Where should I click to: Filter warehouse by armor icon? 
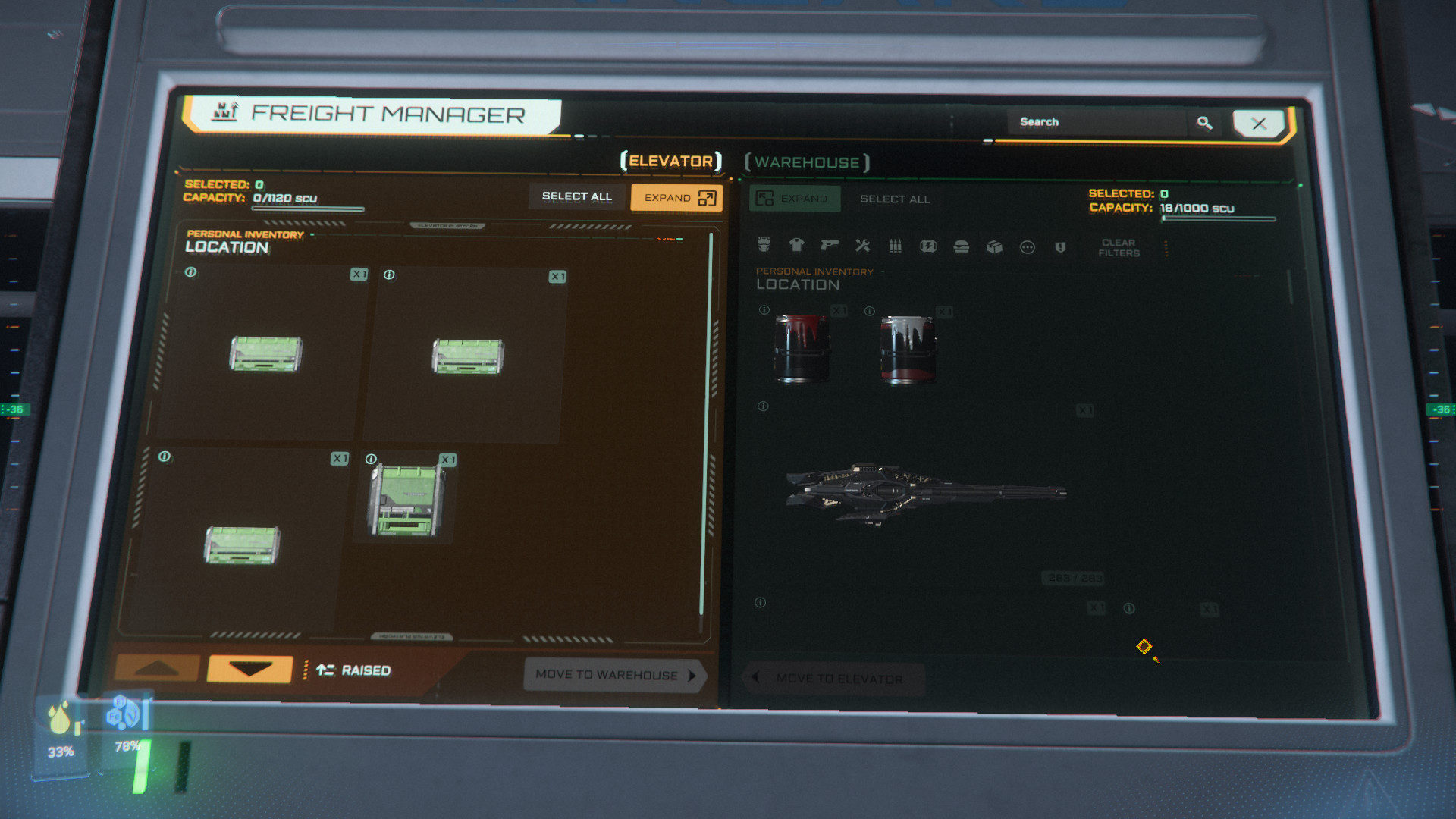point(764,244)
